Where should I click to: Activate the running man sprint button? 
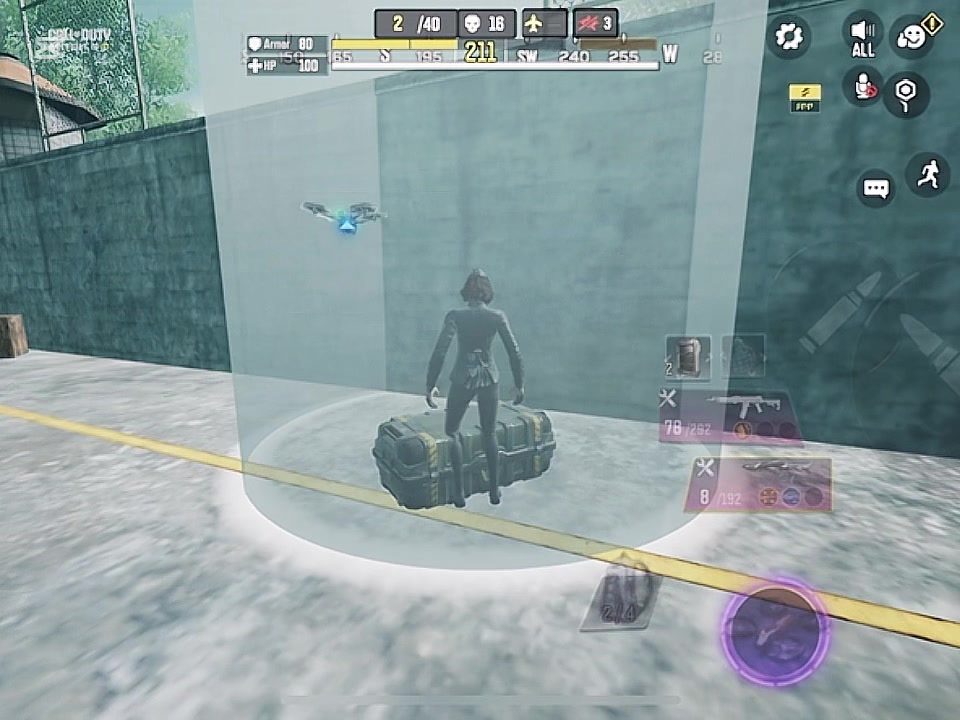pos(927,175)
